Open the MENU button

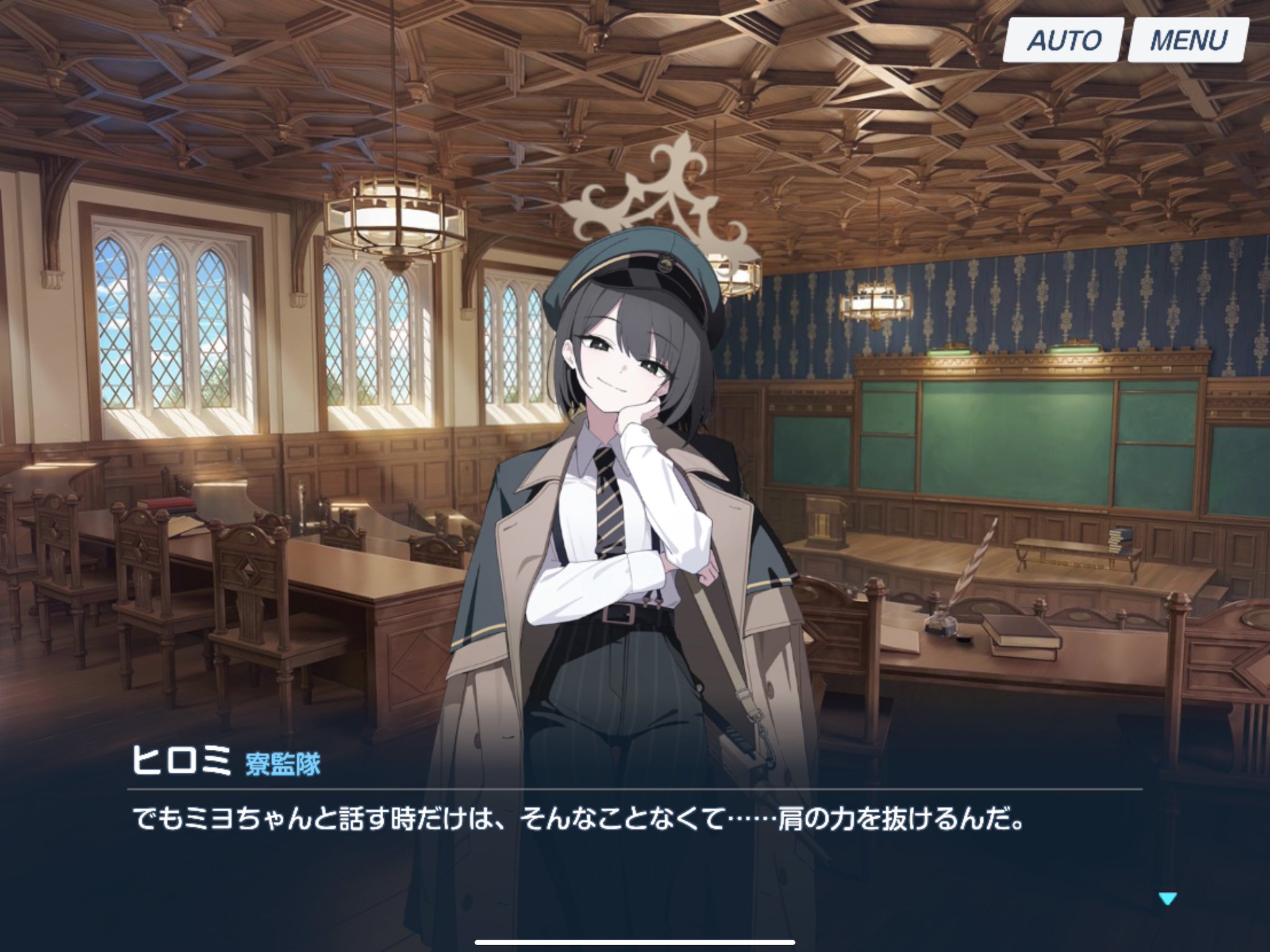(x=1188, y=40)
